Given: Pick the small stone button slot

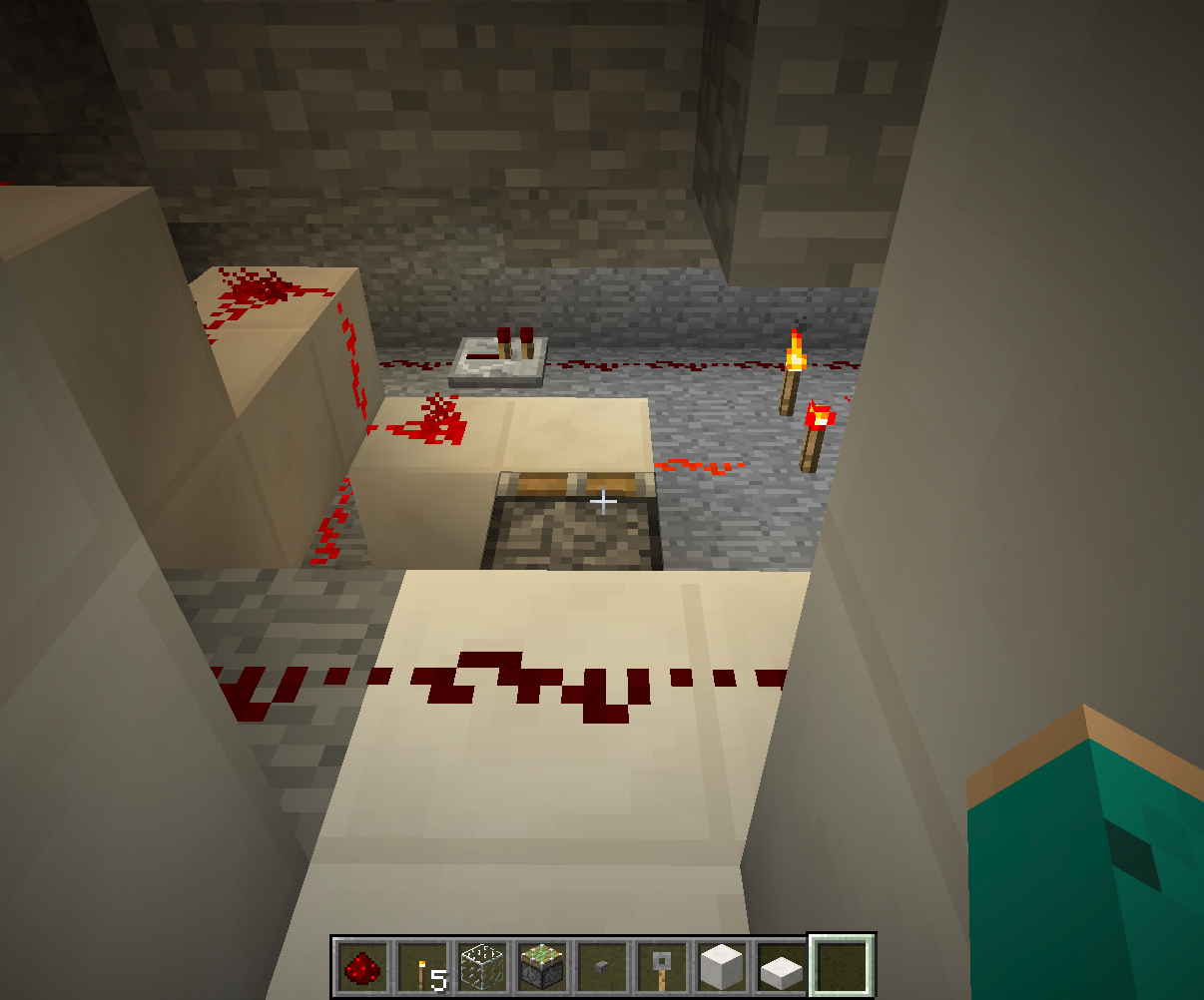Looking at the screenshot, I should click(602, 966).
